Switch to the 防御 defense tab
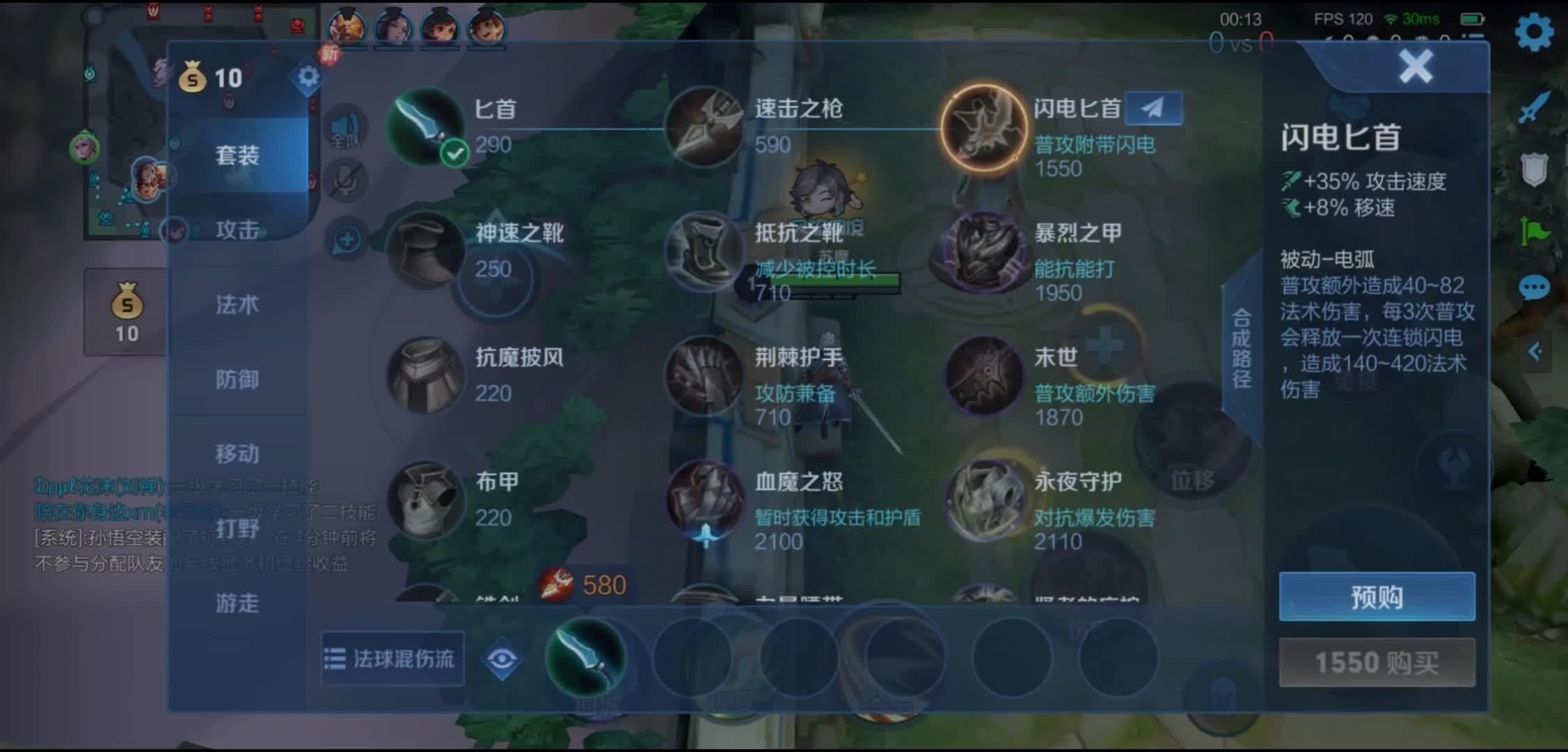Viewport: 1568px width, 752px height. coord(236,380)
